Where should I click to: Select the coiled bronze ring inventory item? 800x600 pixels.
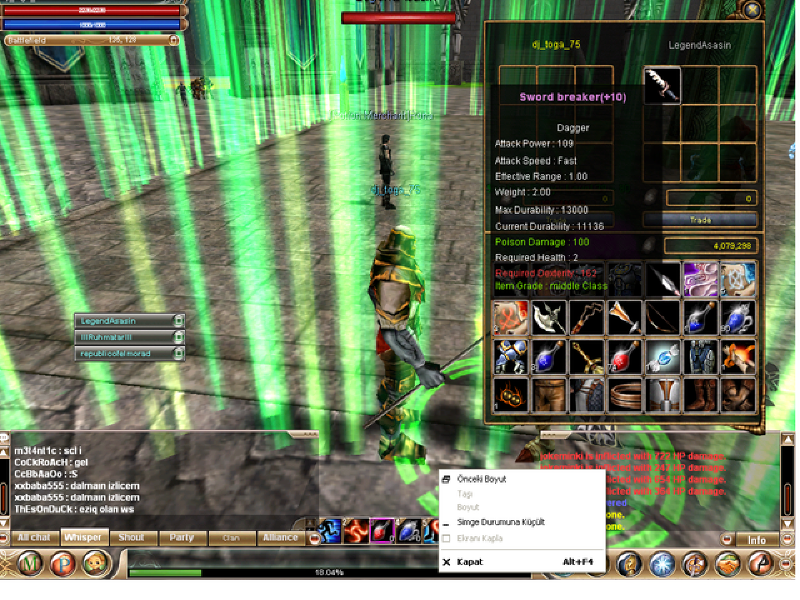point(624,394)
